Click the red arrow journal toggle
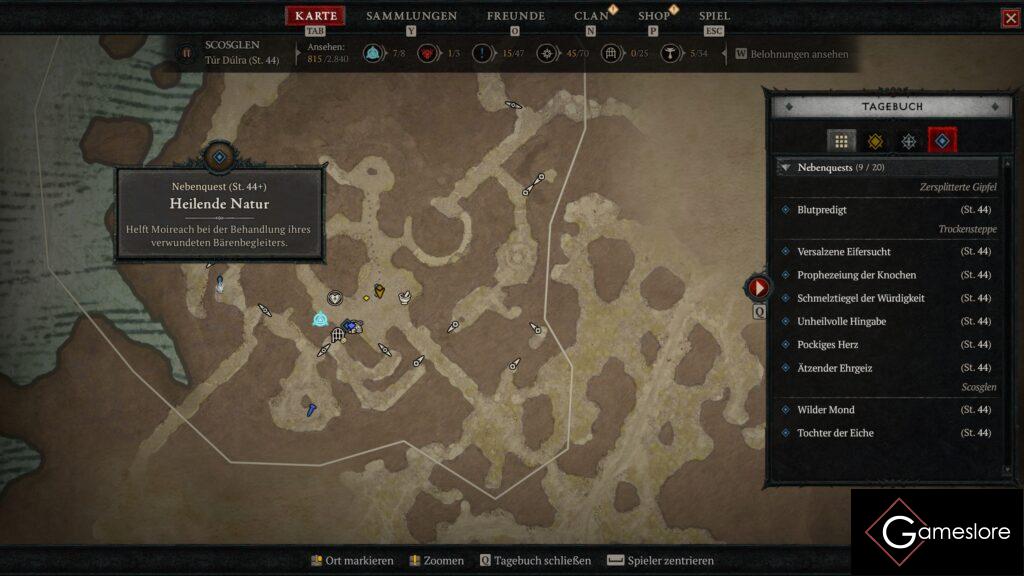The image size is (1024, 576). (x=759, y=288)
